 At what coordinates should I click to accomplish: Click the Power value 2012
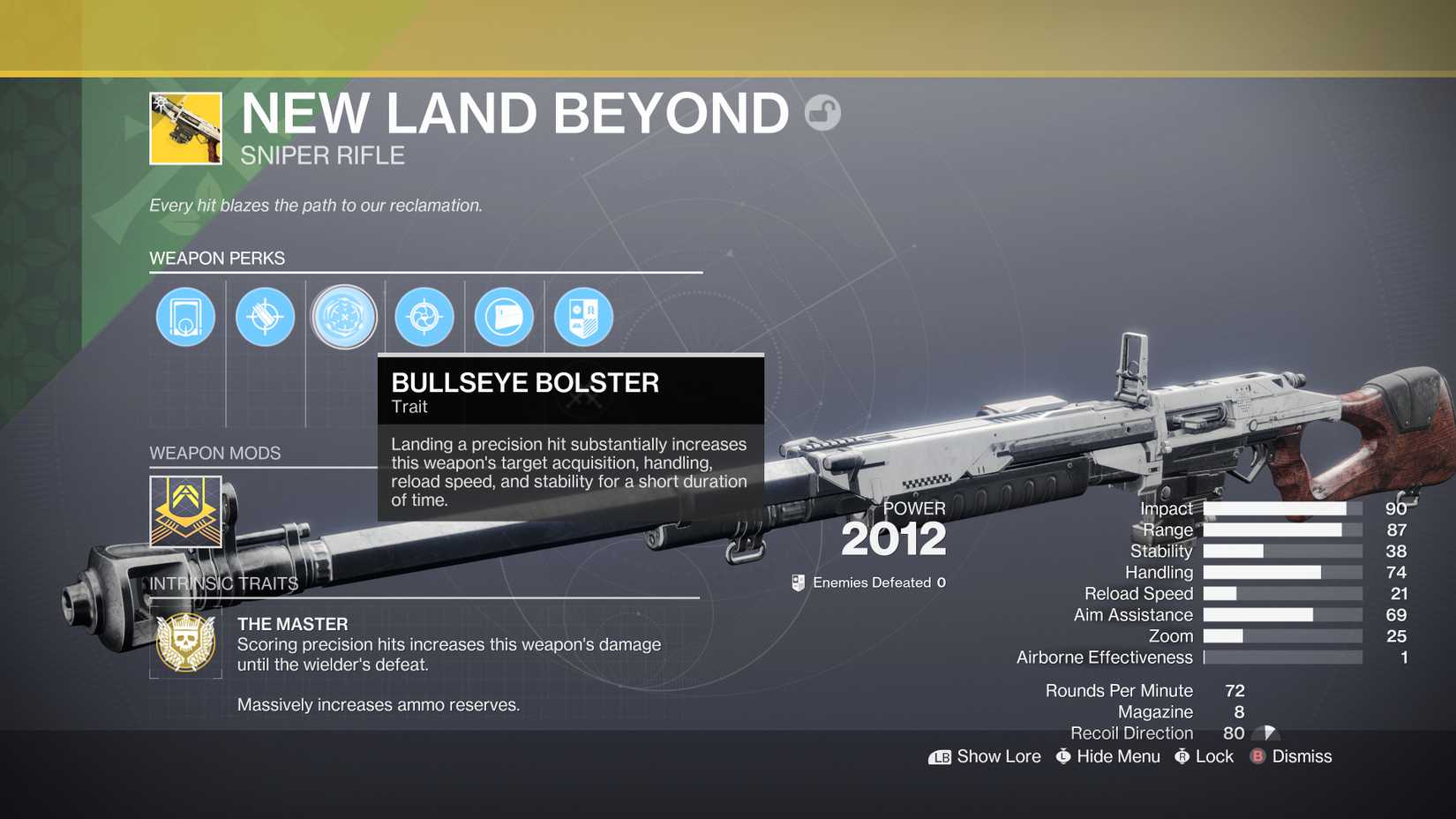tap(894, 538)
